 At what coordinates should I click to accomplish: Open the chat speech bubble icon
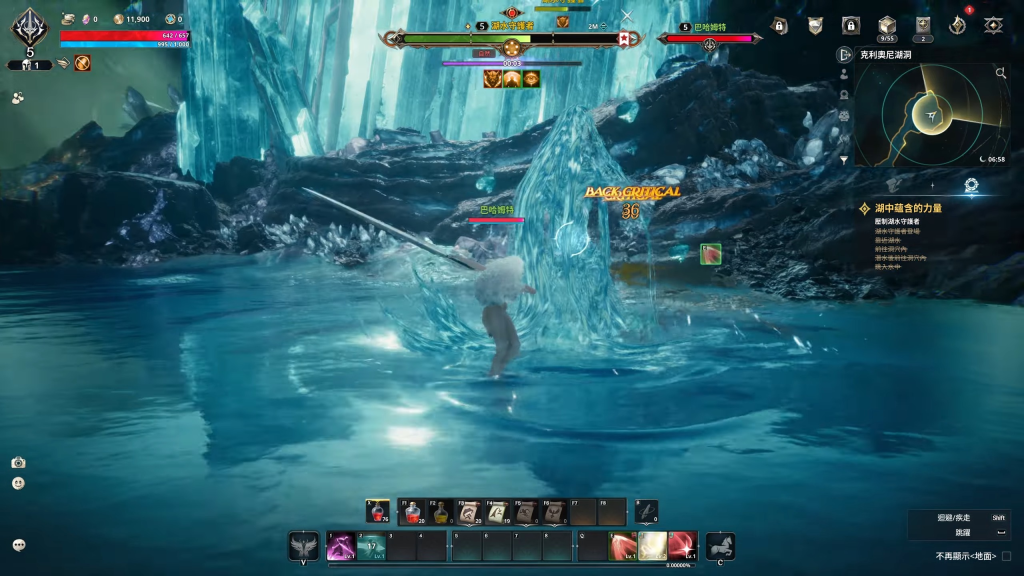point(19,545)
